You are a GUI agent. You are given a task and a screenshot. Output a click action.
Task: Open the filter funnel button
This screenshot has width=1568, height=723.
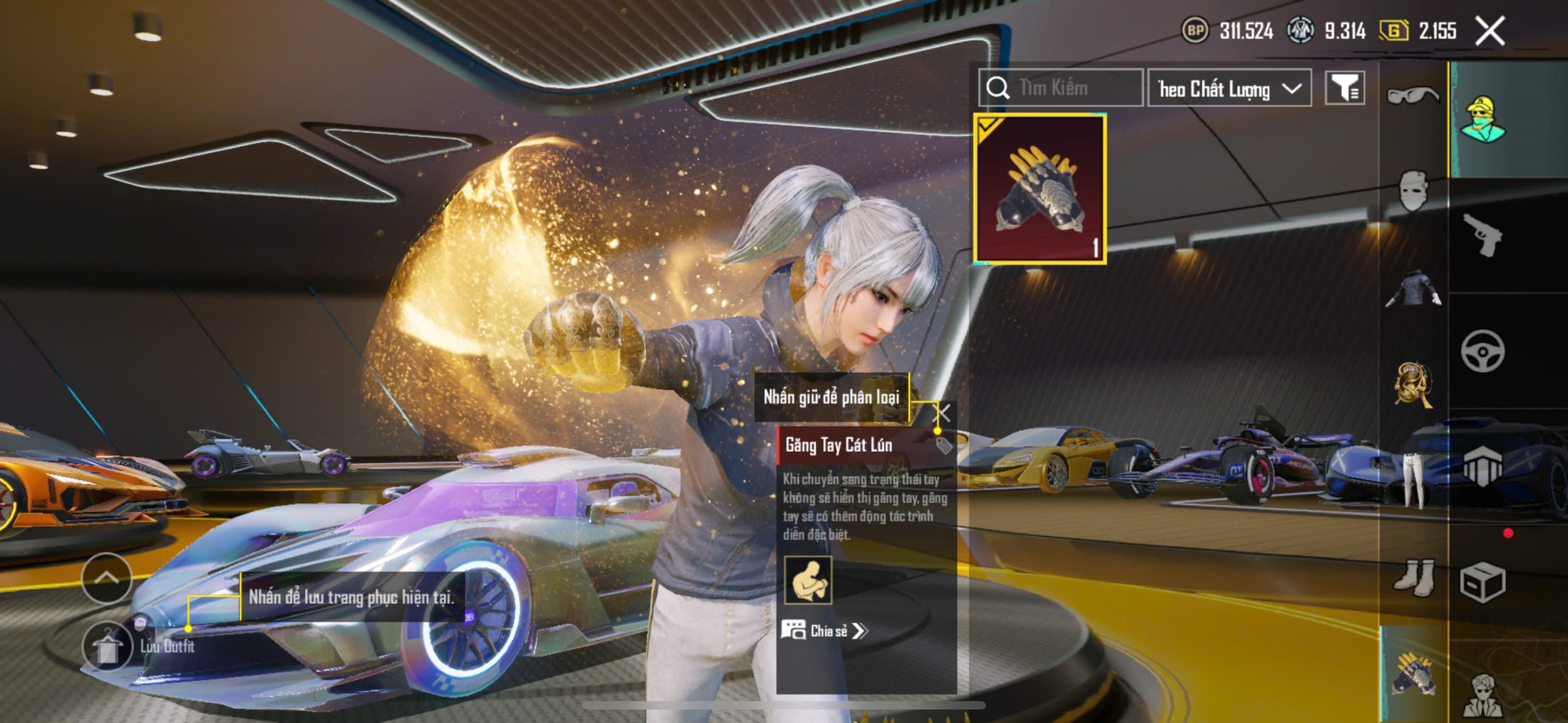pyautogui.click(x=1344, y=89)
